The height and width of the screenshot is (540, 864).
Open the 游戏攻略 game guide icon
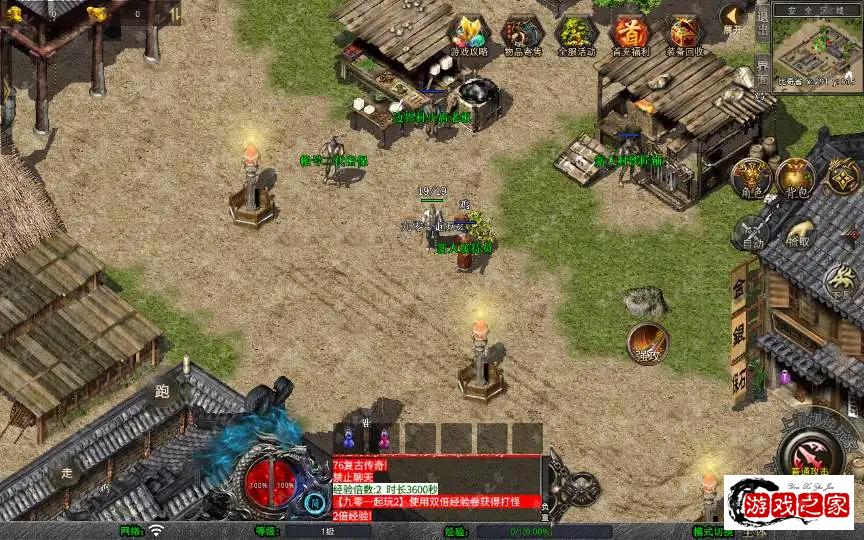point(468,35)
